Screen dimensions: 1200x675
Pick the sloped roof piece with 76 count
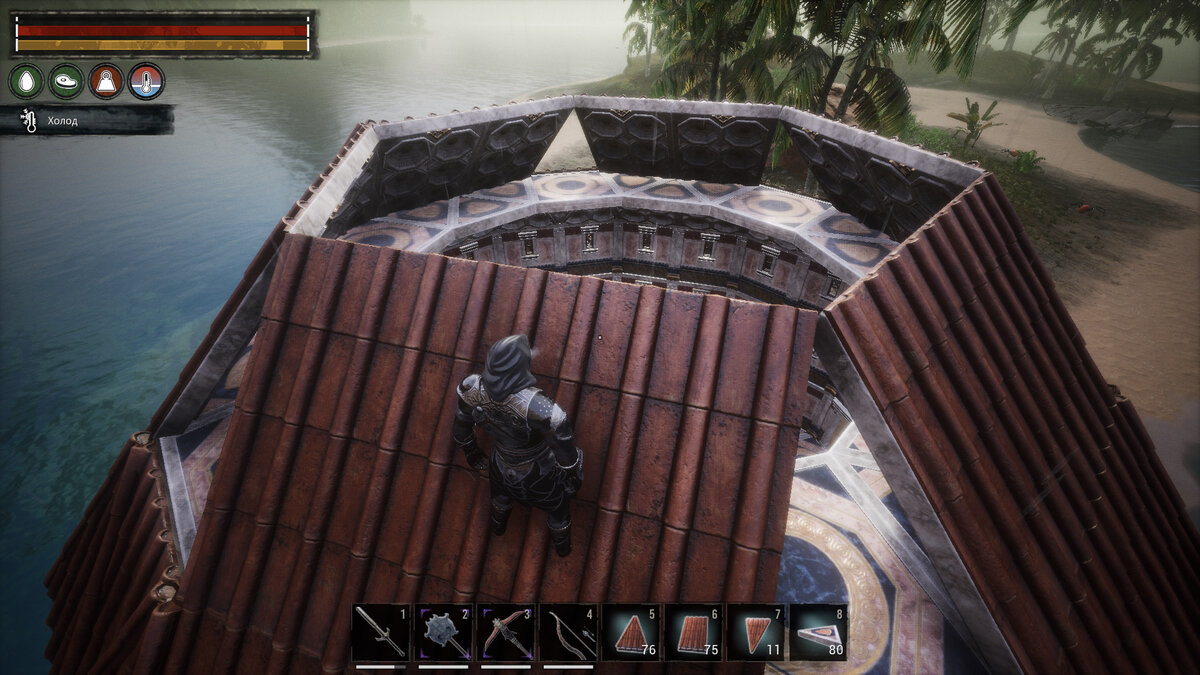coord(631,633)
